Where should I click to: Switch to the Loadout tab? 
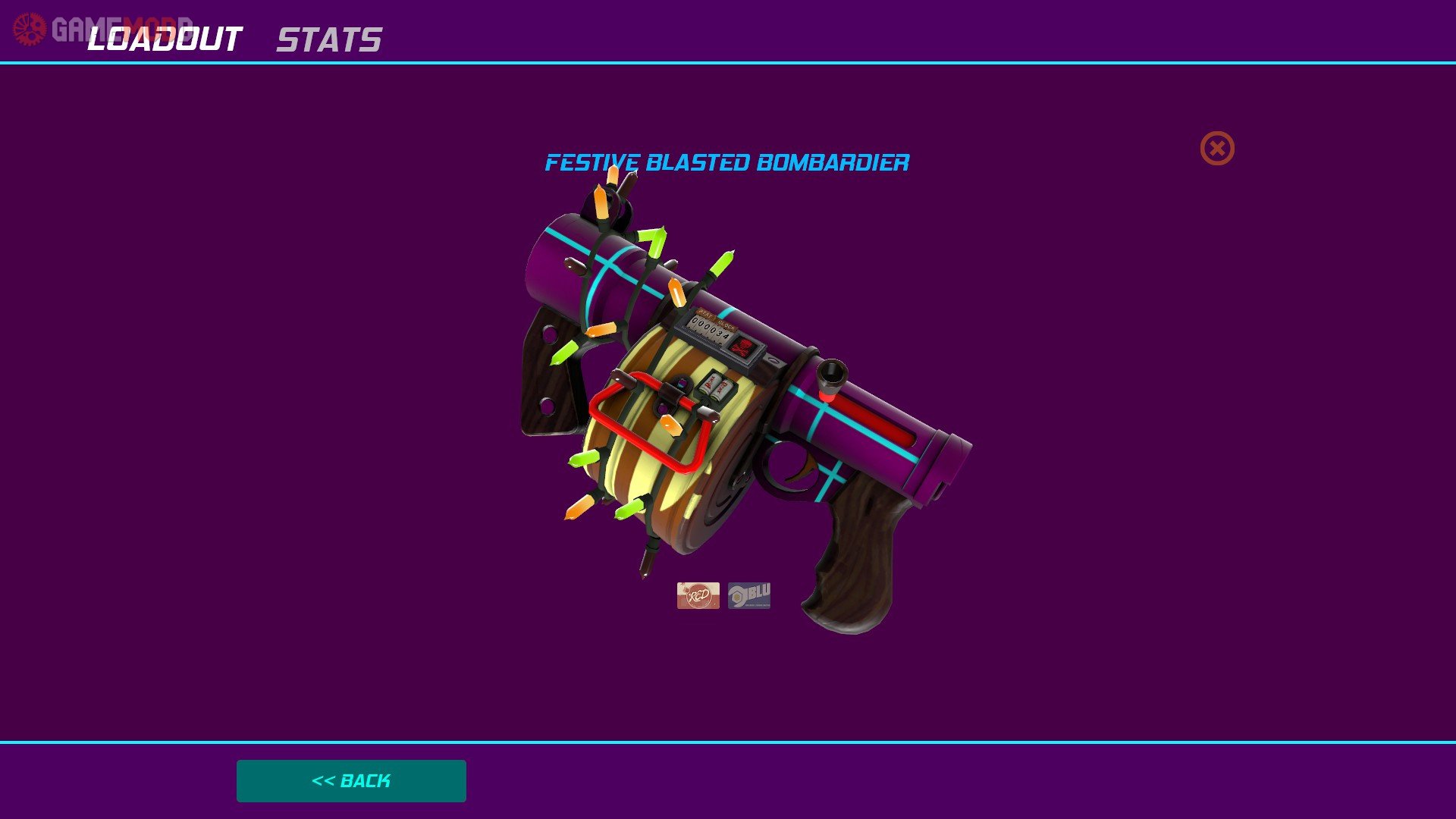pyautogui.click(x=165, y=39)
